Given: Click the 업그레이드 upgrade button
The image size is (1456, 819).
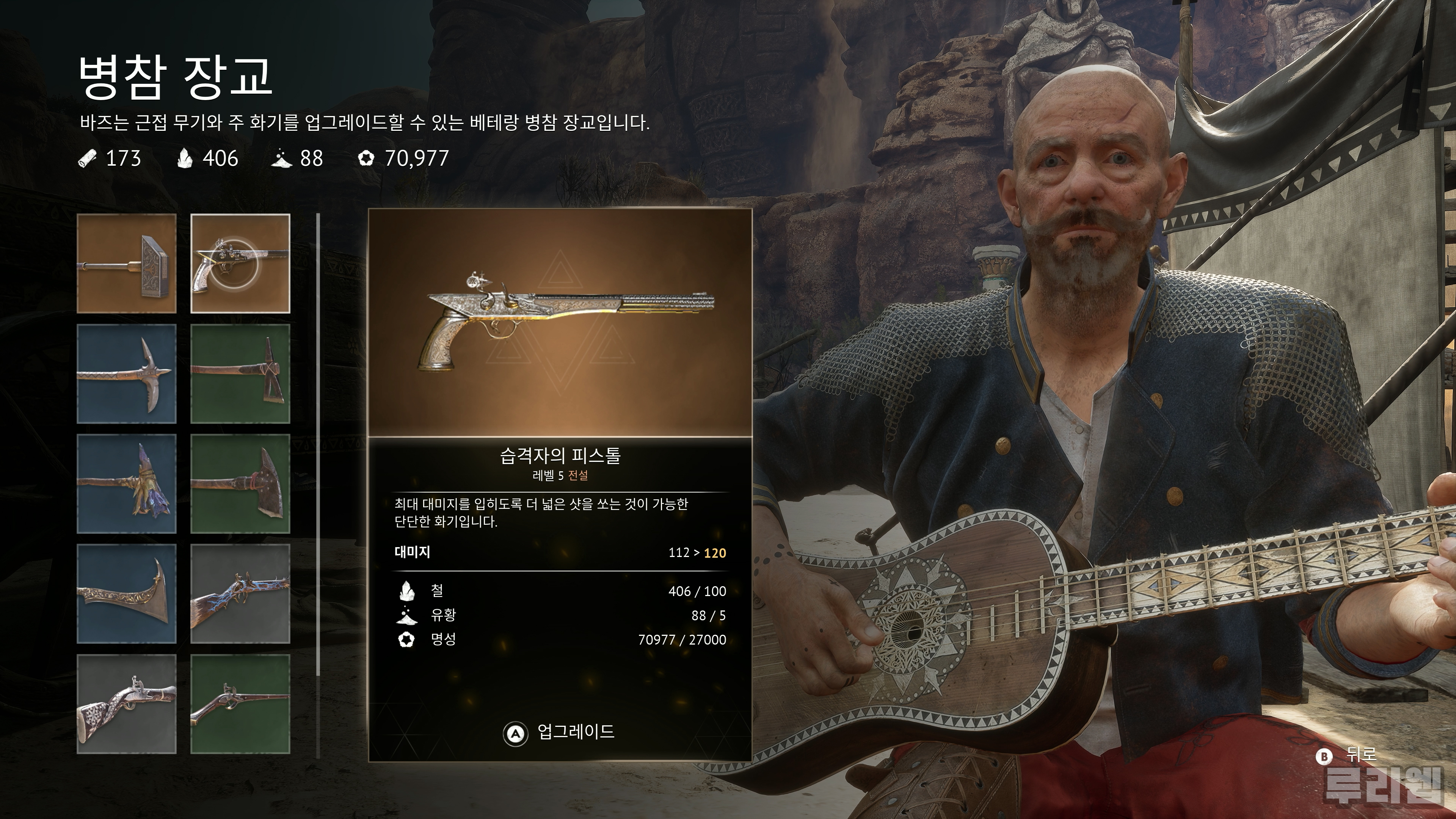Looking at the screenshot, I should (x=560, y=732).
